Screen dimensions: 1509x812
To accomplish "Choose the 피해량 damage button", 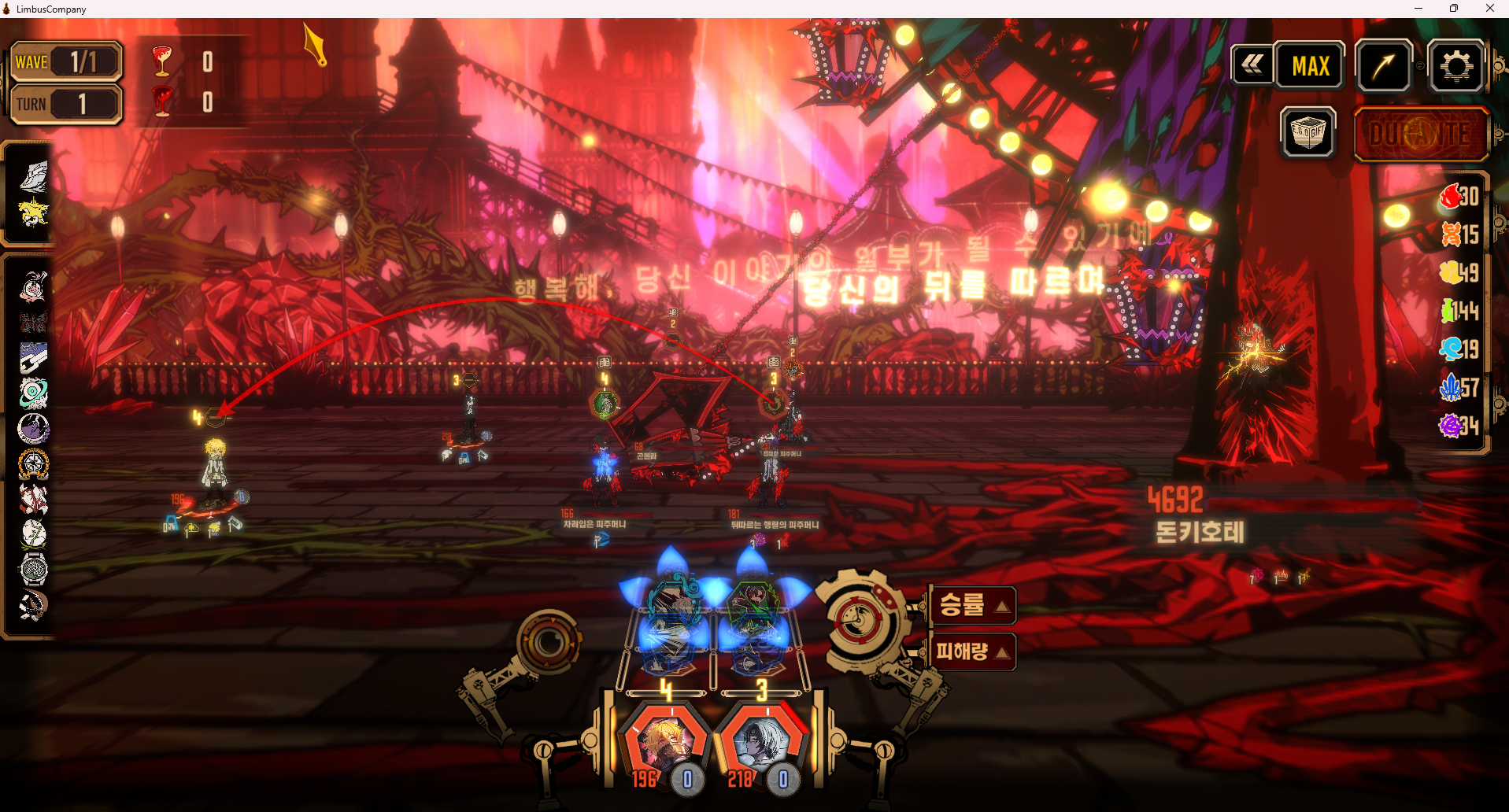I will 972,651.
